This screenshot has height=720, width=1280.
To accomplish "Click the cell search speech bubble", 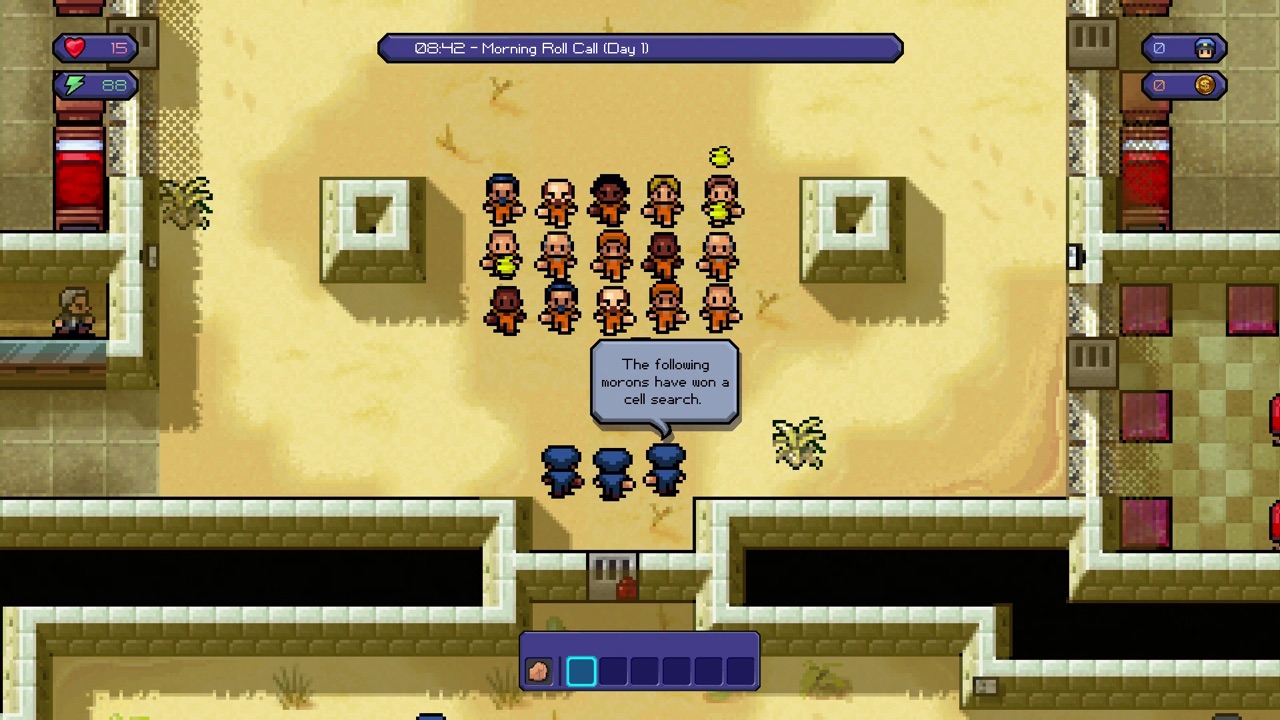I will coord(663,382).
